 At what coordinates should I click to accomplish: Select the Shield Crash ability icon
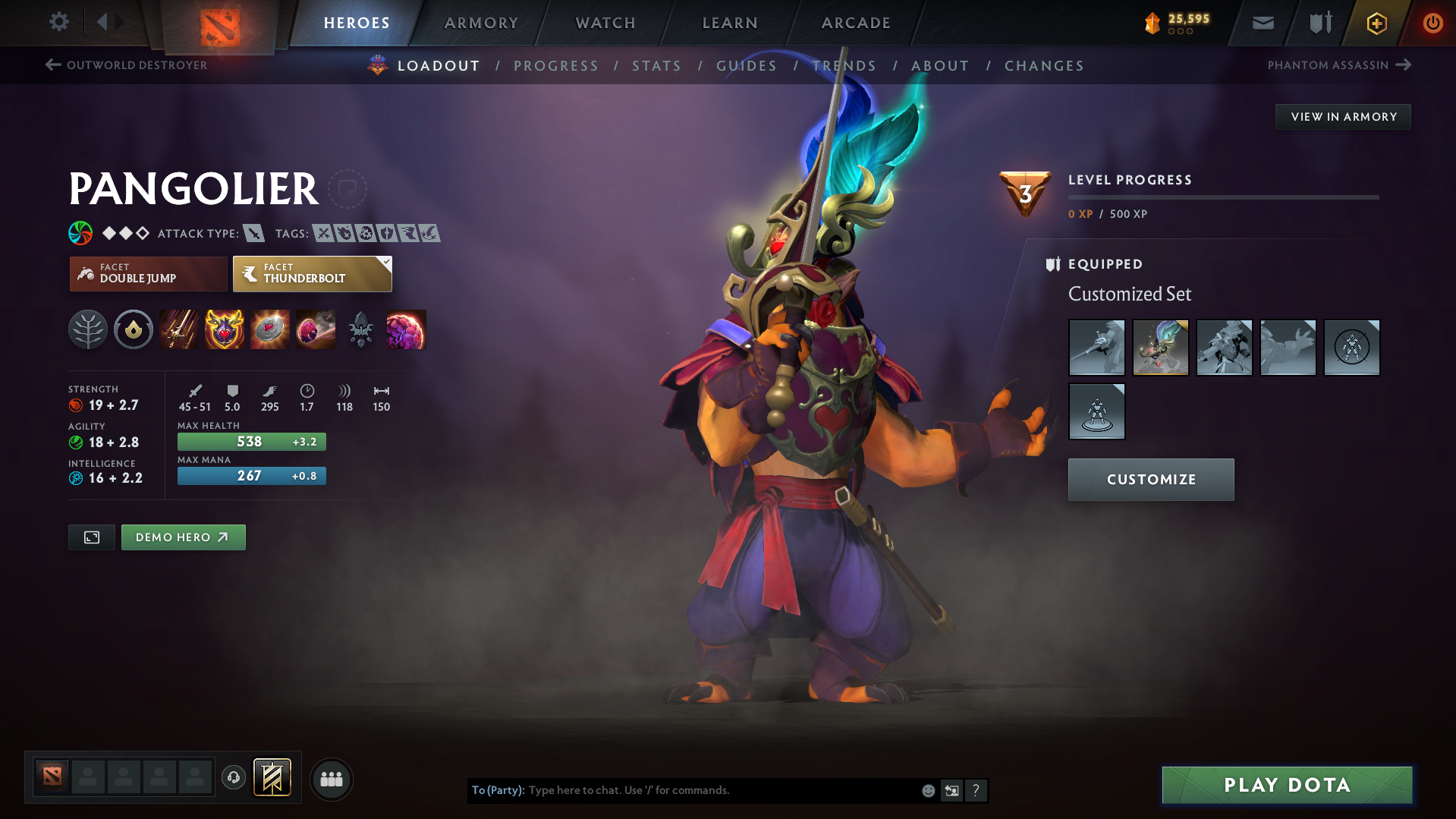(x=224, y=329)
